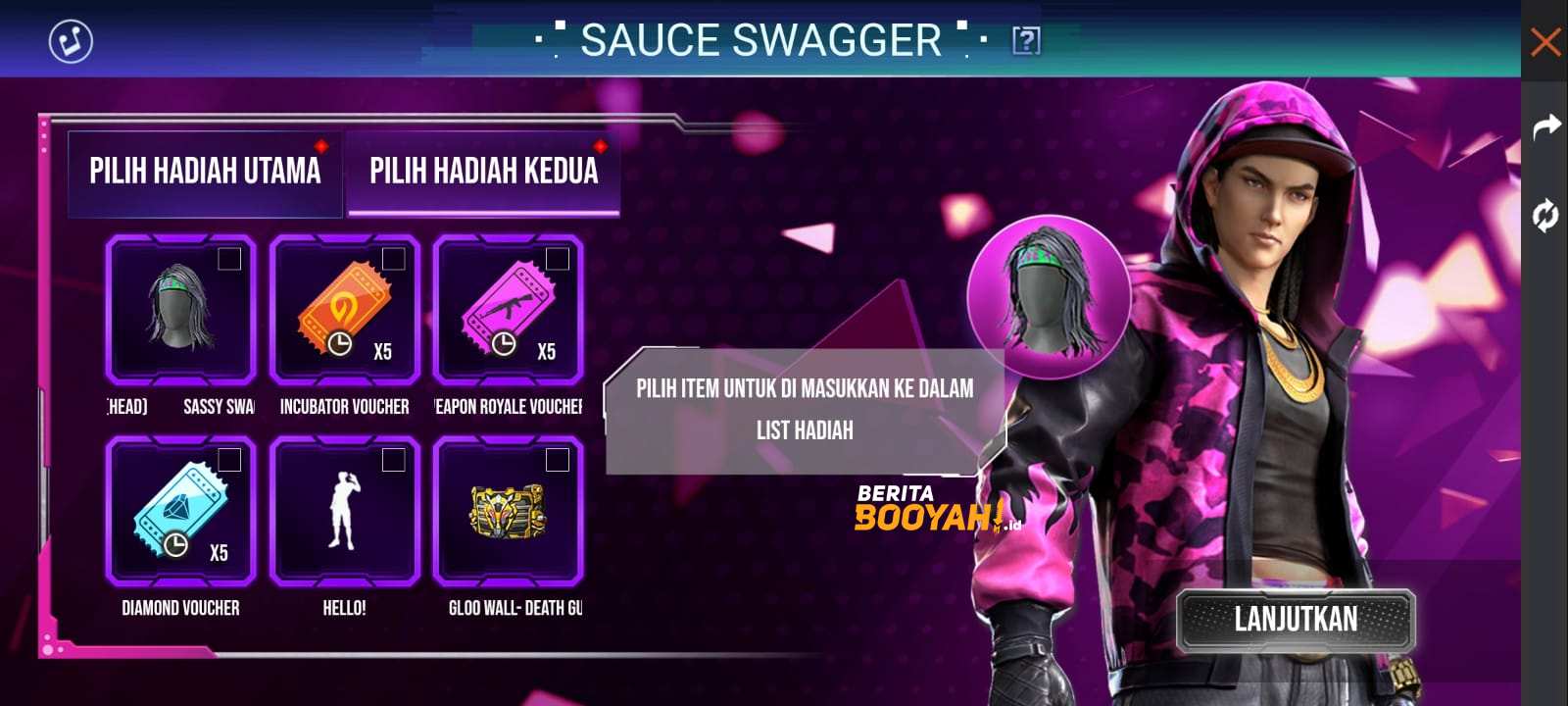Select the Incubator Voucher x5 item
This screenshot has width=1568, height=706.
click(x=345, y=312)
